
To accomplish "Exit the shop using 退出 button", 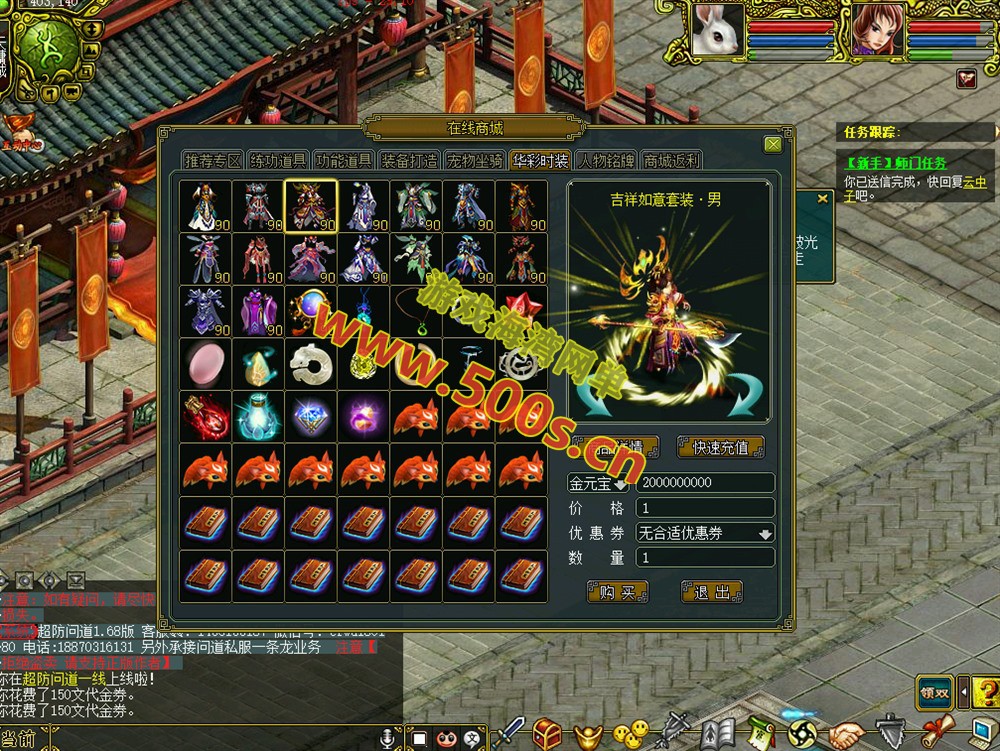I will 711,592.
